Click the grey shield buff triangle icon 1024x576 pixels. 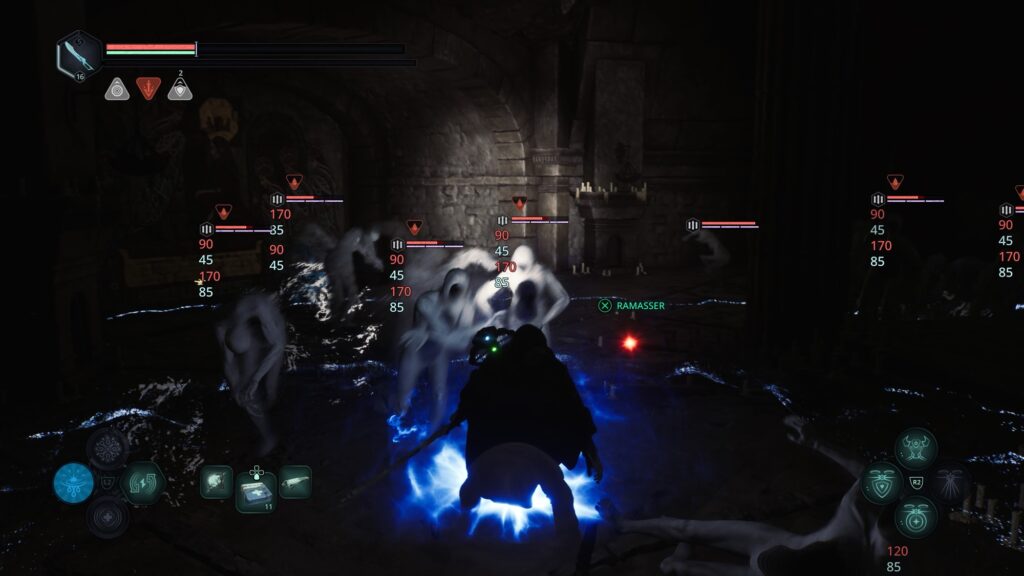click(180, 89)
